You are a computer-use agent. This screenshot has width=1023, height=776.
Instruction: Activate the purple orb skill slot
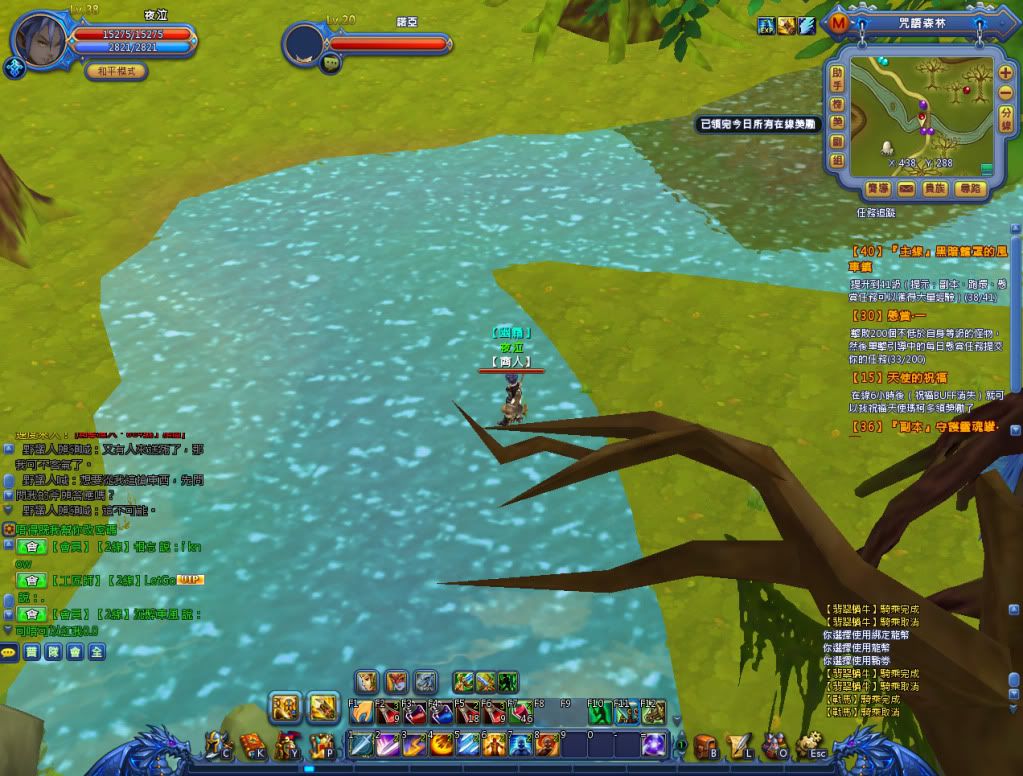pos(654,745)
